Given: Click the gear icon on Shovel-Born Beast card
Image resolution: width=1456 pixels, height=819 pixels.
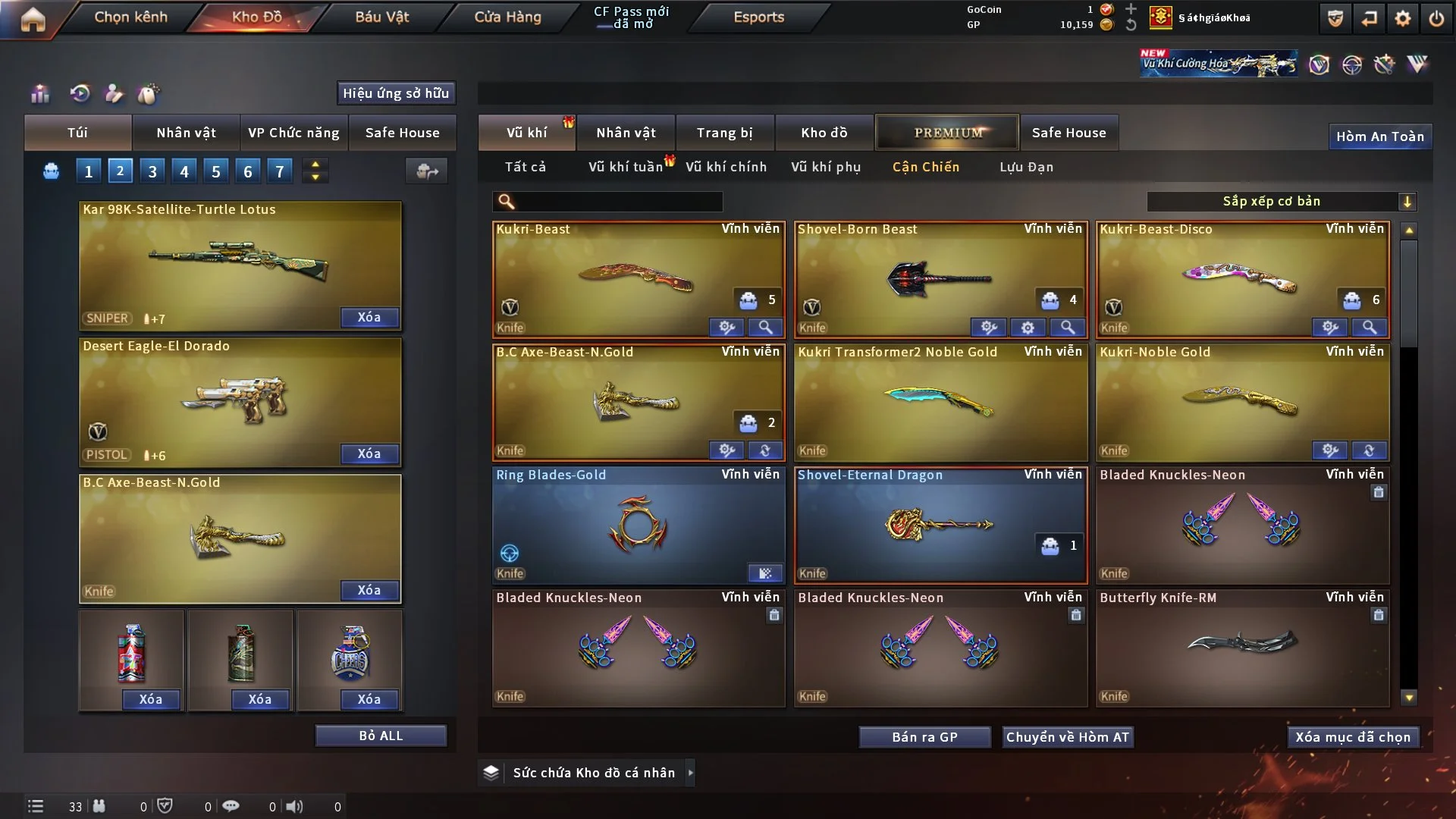Looking at the screenshot, I should (1028, 328).
